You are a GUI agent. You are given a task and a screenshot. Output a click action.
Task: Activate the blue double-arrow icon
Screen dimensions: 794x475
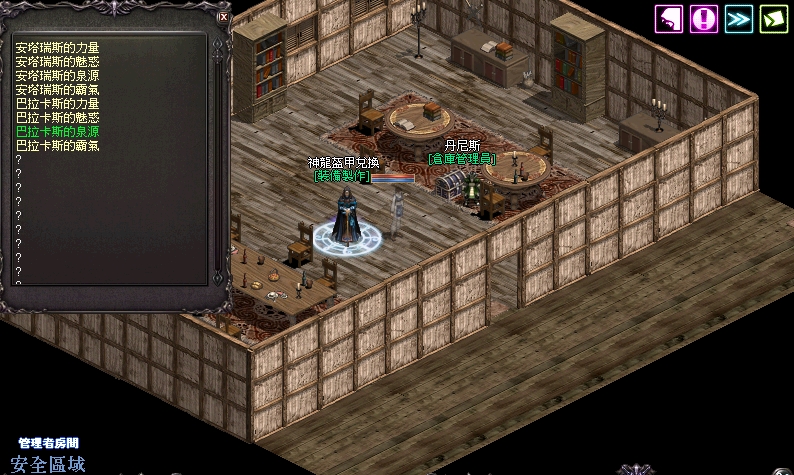click(x=739, y=19)
